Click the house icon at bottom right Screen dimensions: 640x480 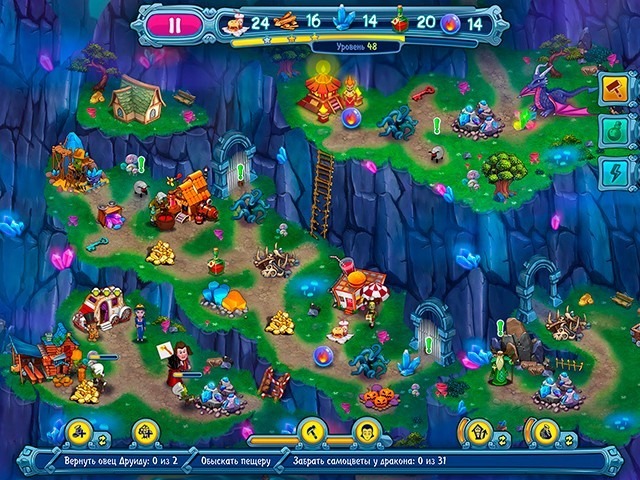point(478,433)
